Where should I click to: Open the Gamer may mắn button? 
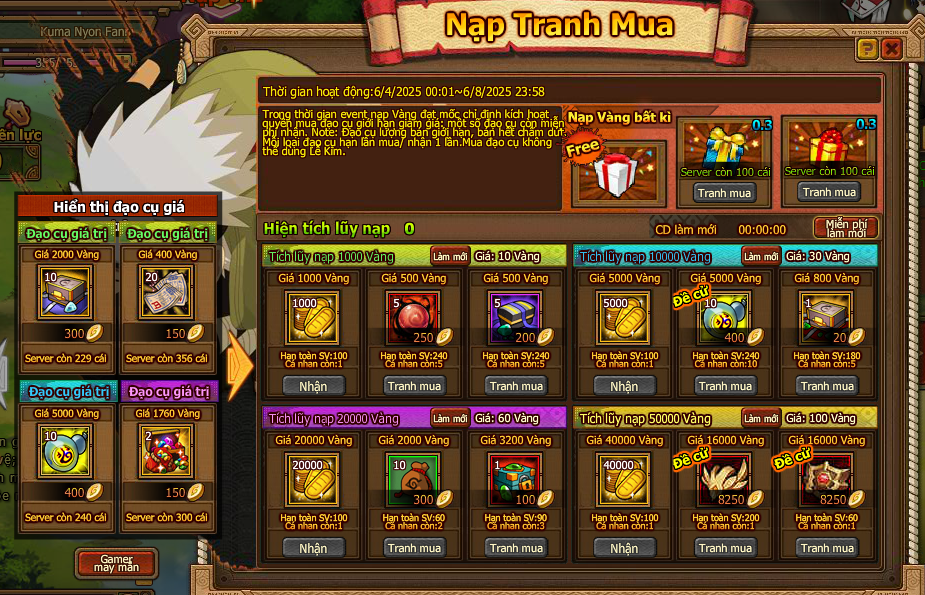click(117, 563)
